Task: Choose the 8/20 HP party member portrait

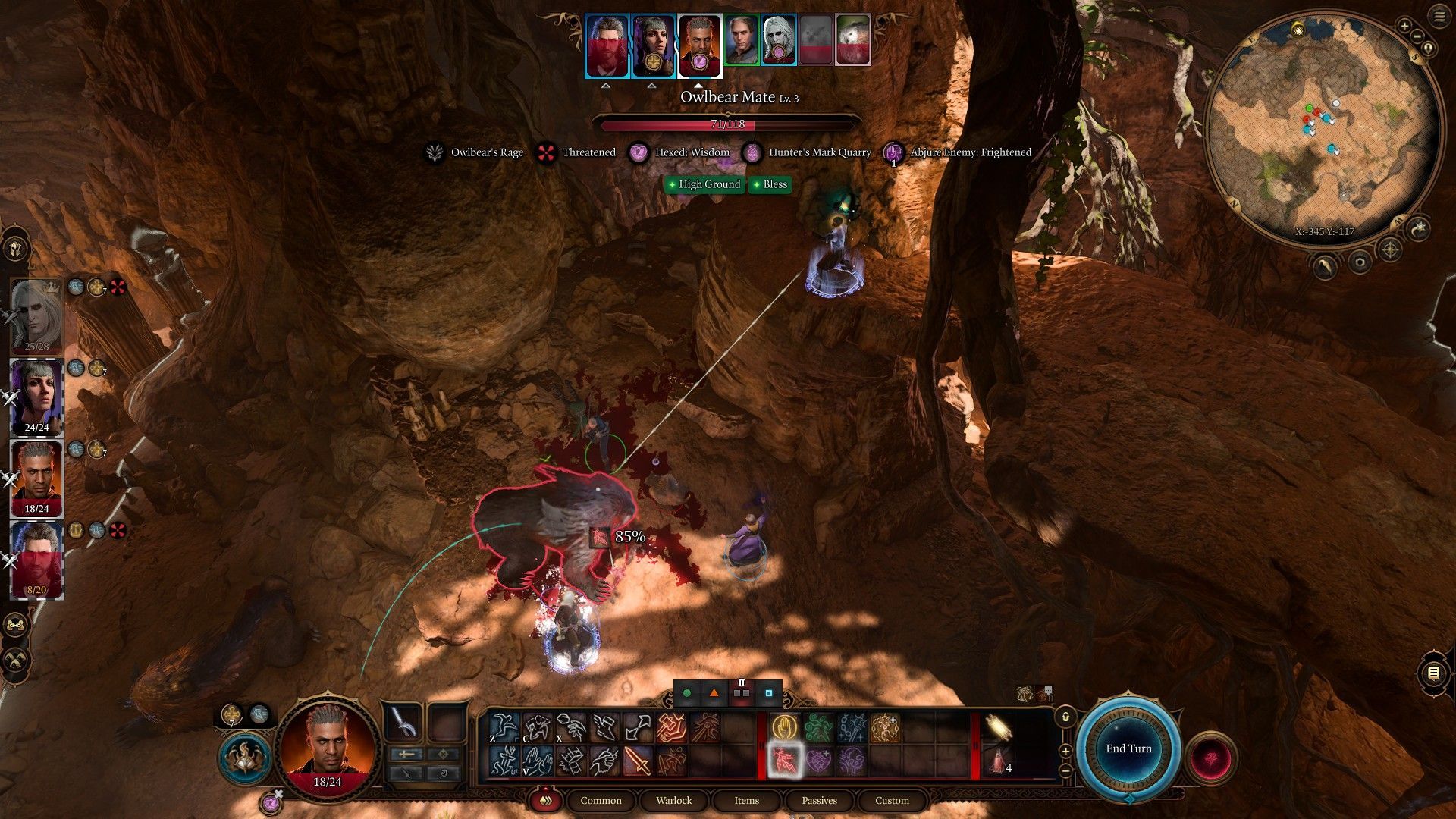Action: (x=36, y=559)
